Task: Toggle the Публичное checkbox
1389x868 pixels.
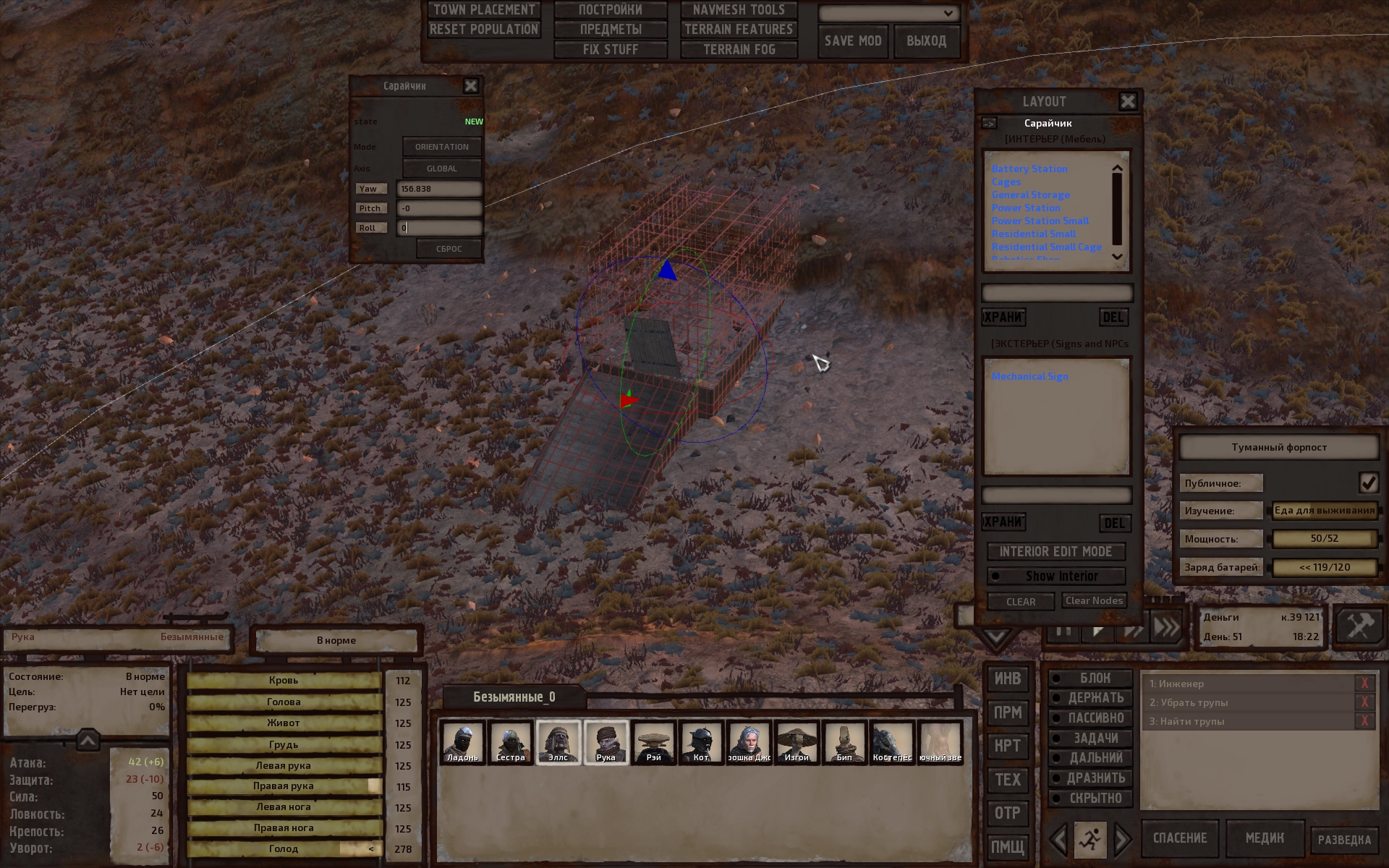Action: coord(1367,482)
